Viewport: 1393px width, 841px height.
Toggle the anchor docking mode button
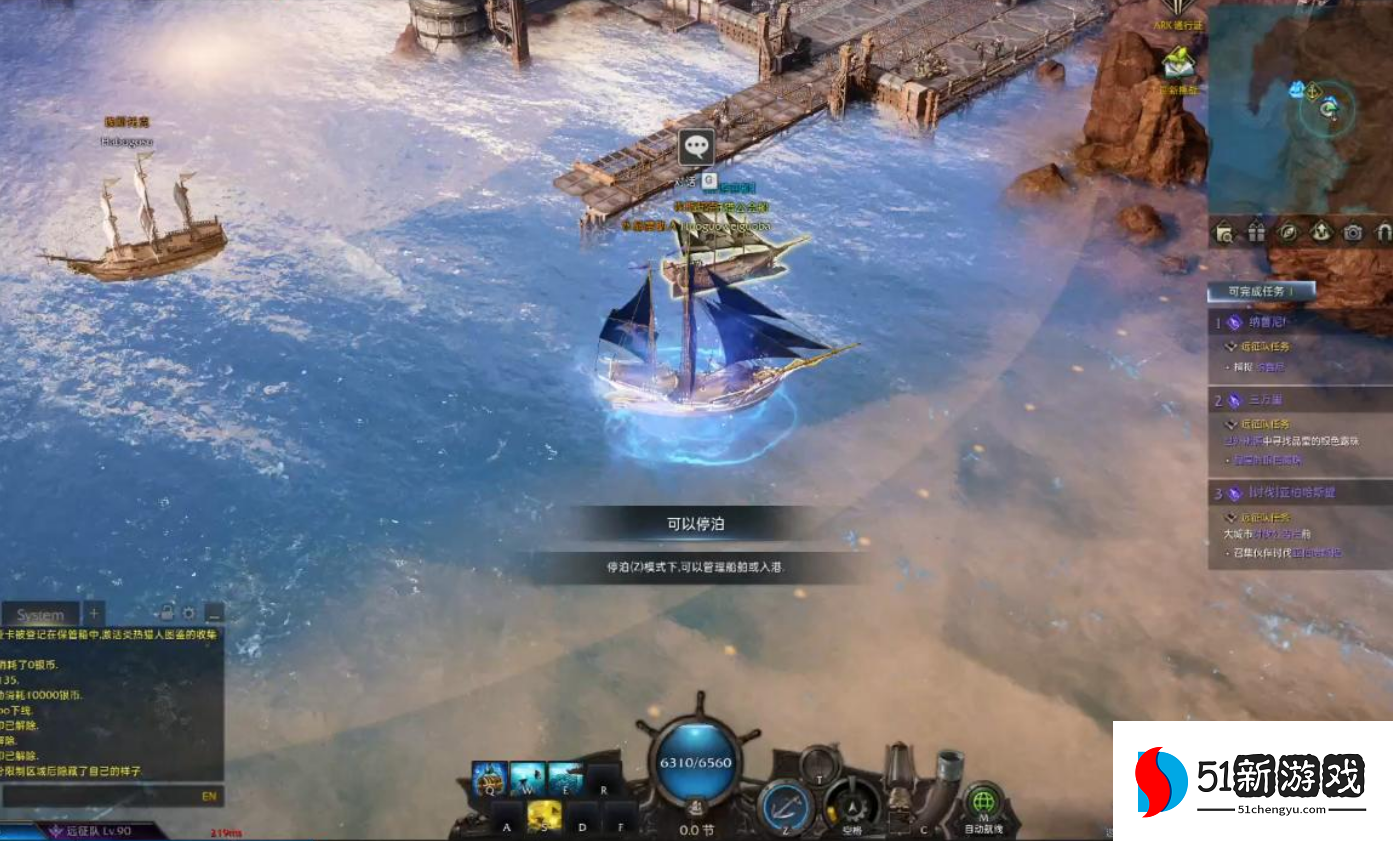[x=783, y=804]
